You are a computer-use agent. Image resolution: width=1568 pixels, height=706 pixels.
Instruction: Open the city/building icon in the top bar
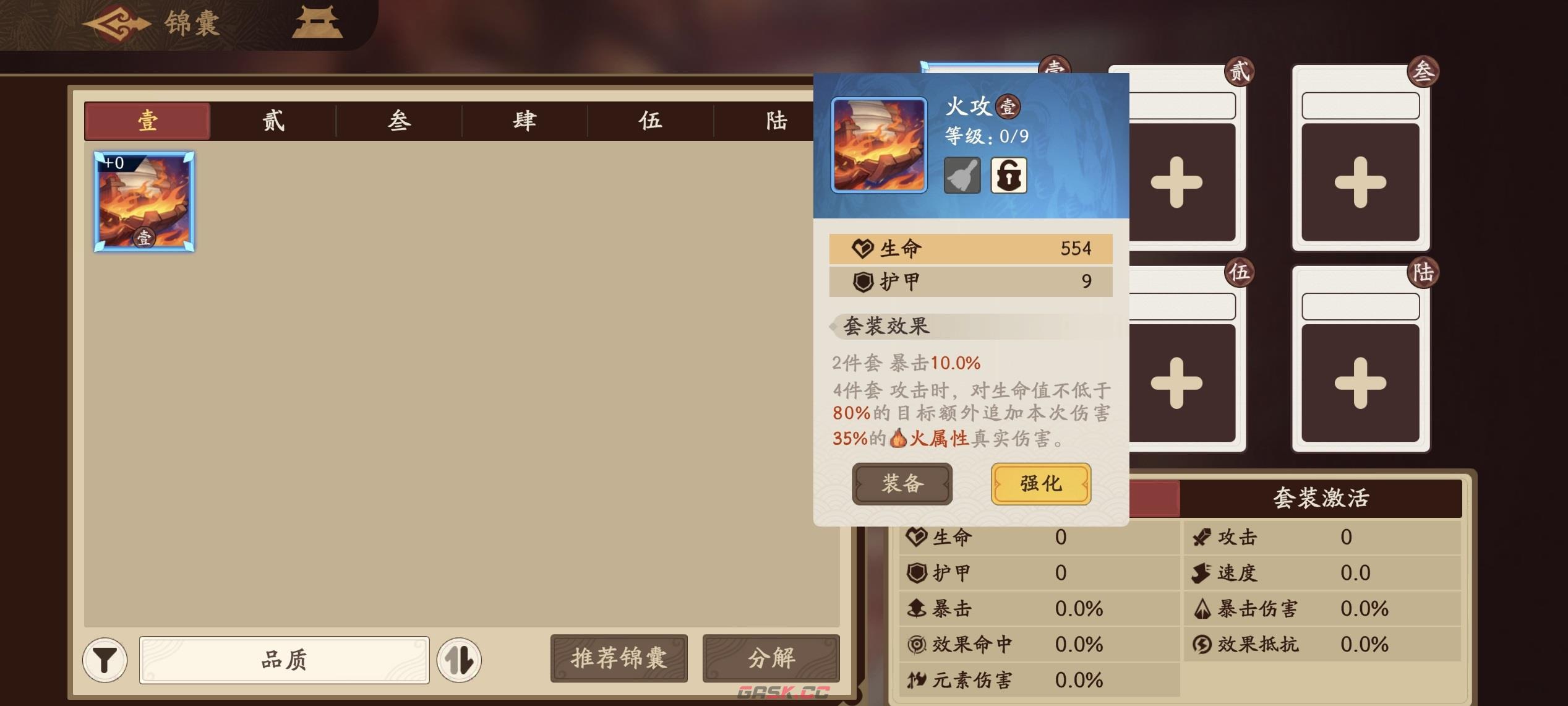317,23
